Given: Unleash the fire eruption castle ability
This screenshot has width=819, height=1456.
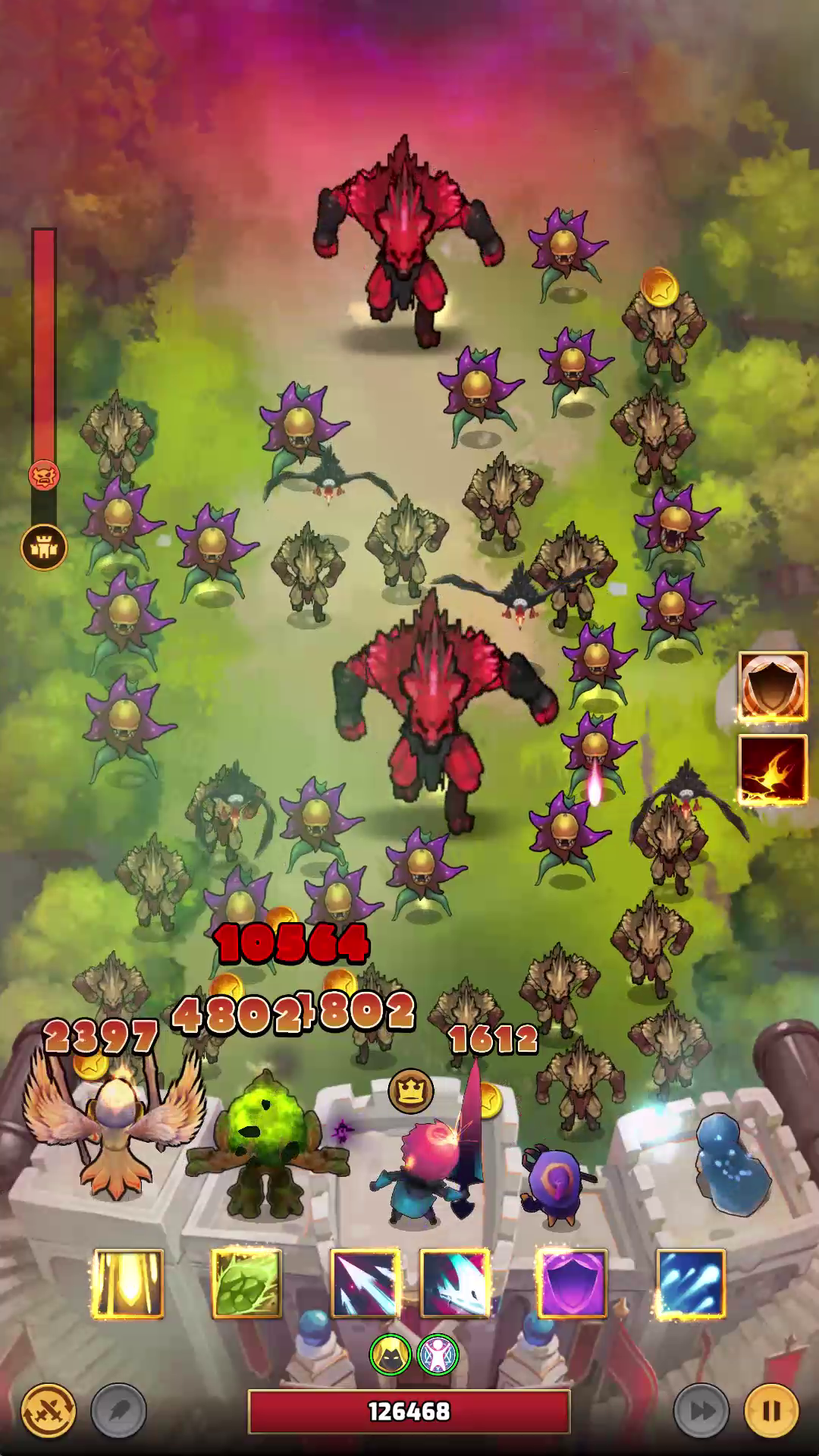Looking at the screenshot, I should click(x=773, y=769).
